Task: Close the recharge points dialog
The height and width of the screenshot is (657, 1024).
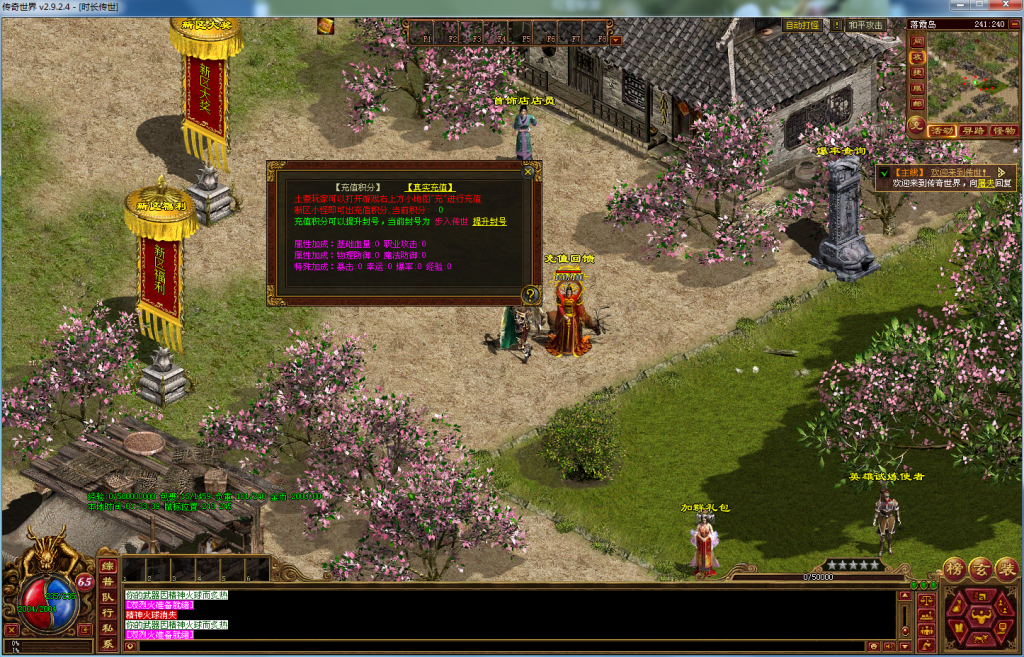Action: [x=528, y=171]
